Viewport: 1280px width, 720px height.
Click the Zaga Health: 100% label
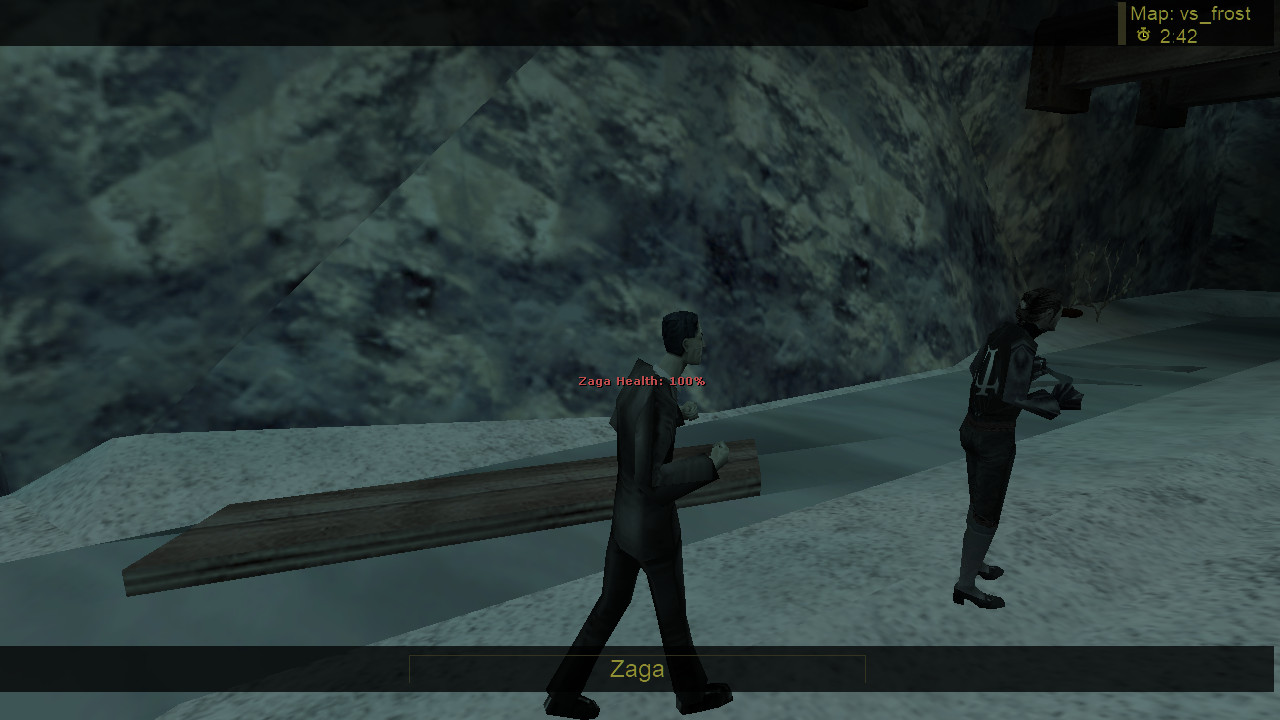(x=641, y=381)
